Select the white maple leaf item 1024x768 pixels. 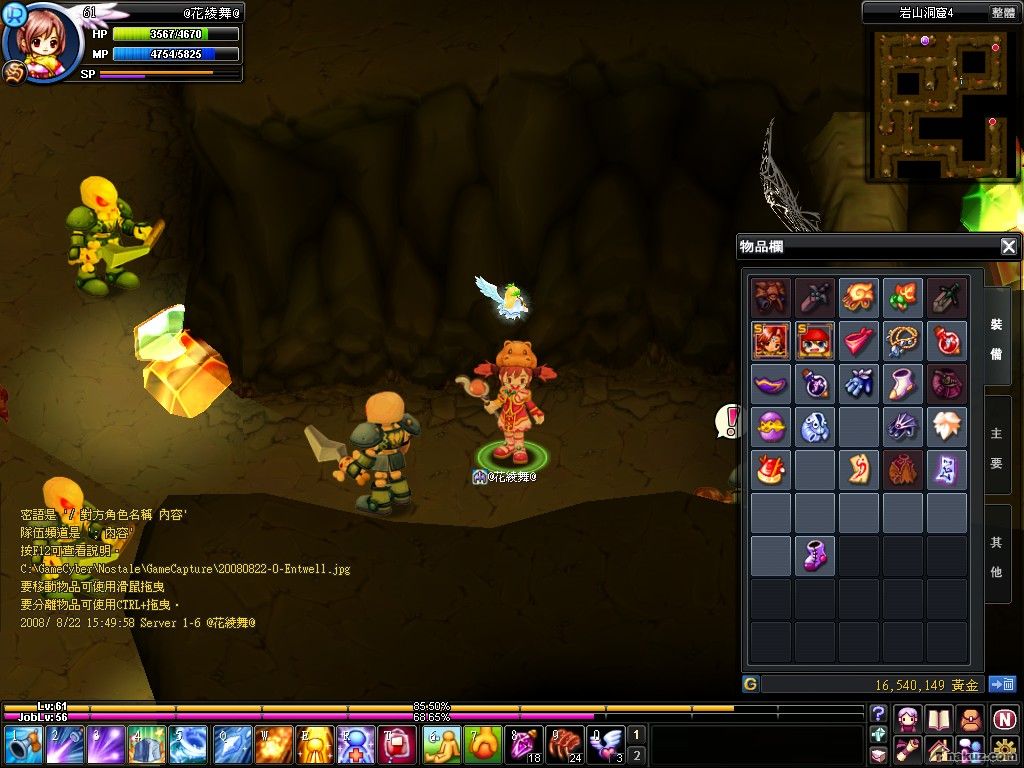947,427
